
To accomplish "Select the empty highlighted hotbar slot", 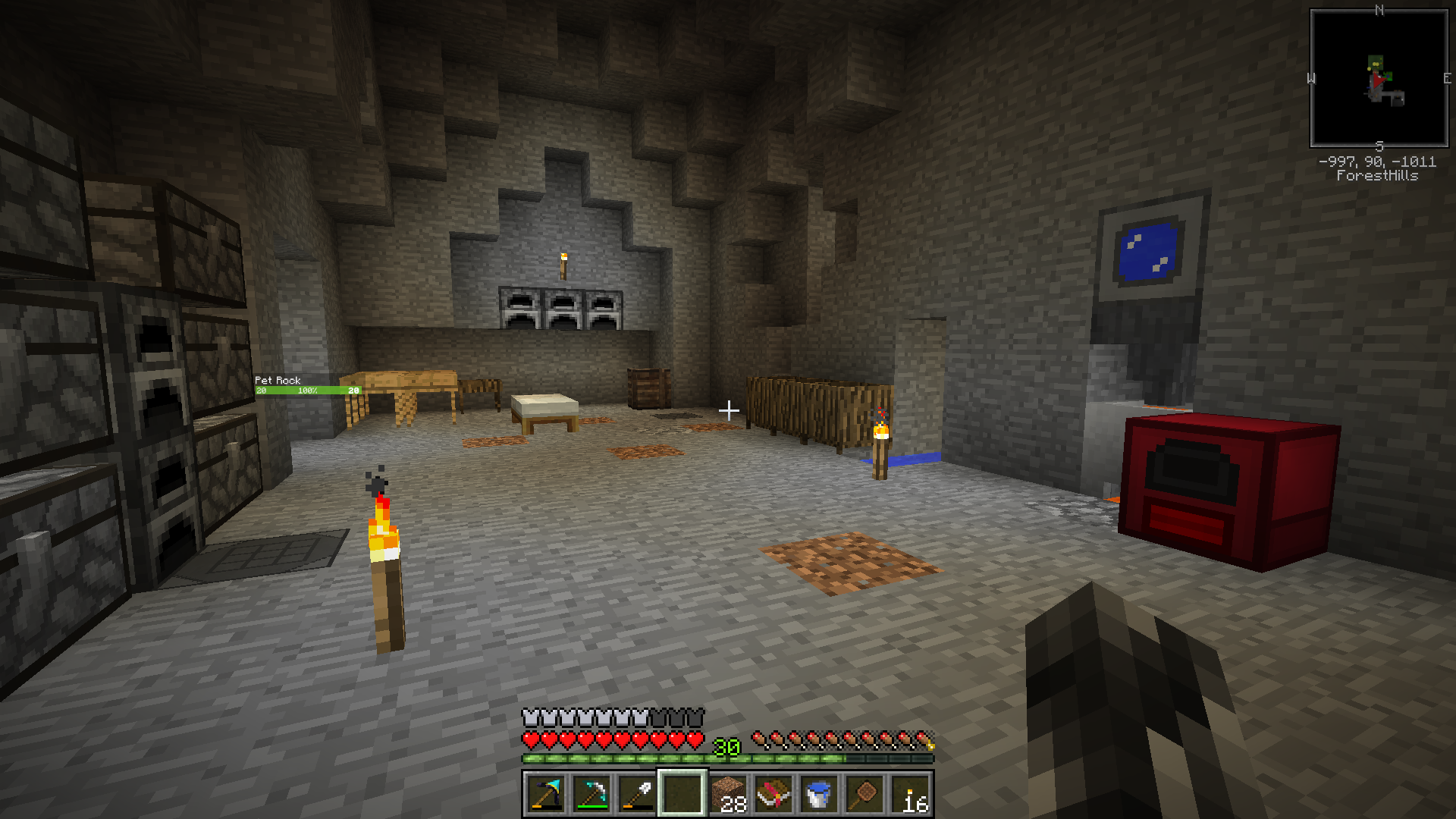I will pyautogui.click(x=682, y=794).
